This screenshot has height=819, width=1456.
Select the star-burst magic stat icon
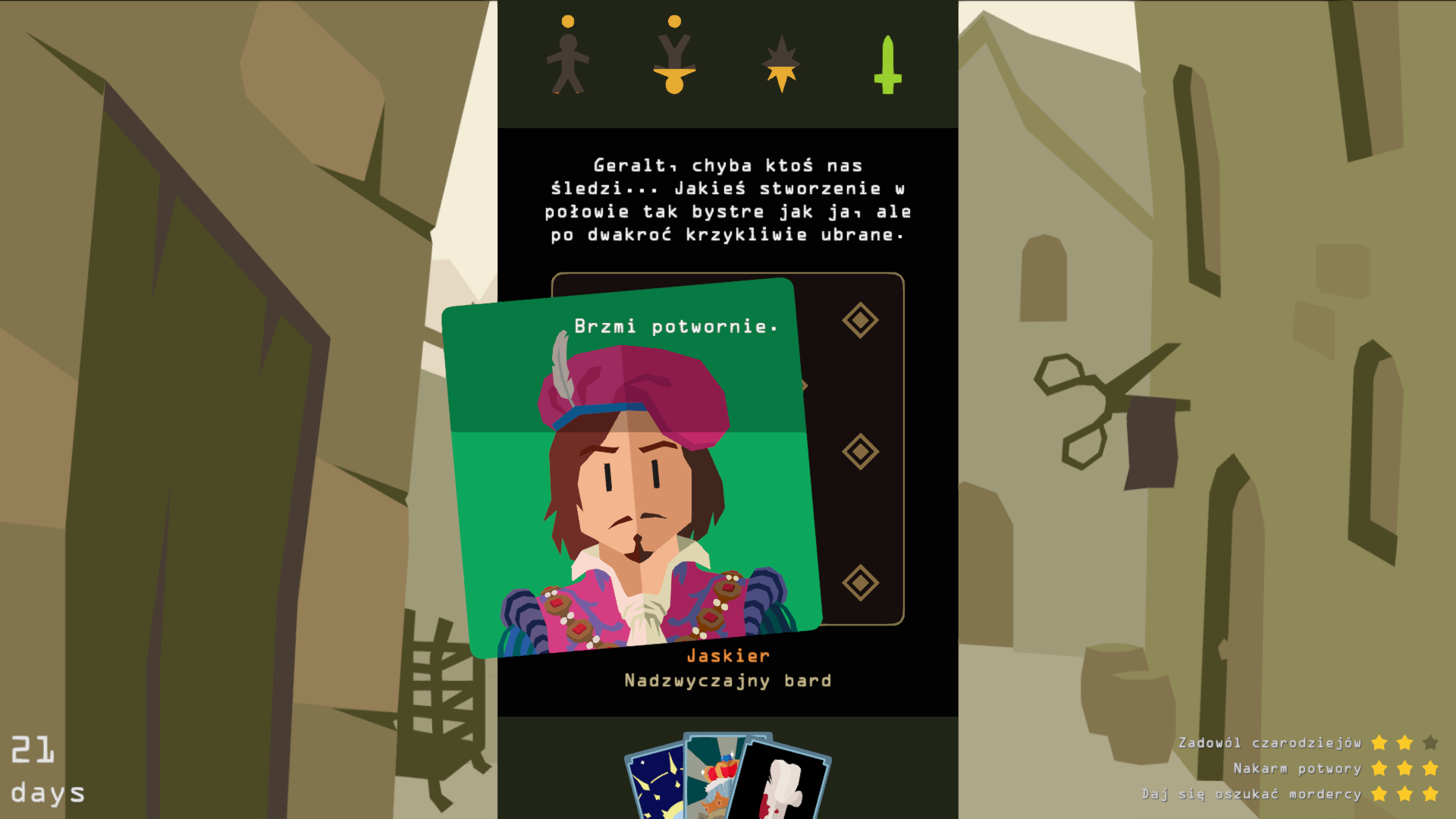click(780, 64)
